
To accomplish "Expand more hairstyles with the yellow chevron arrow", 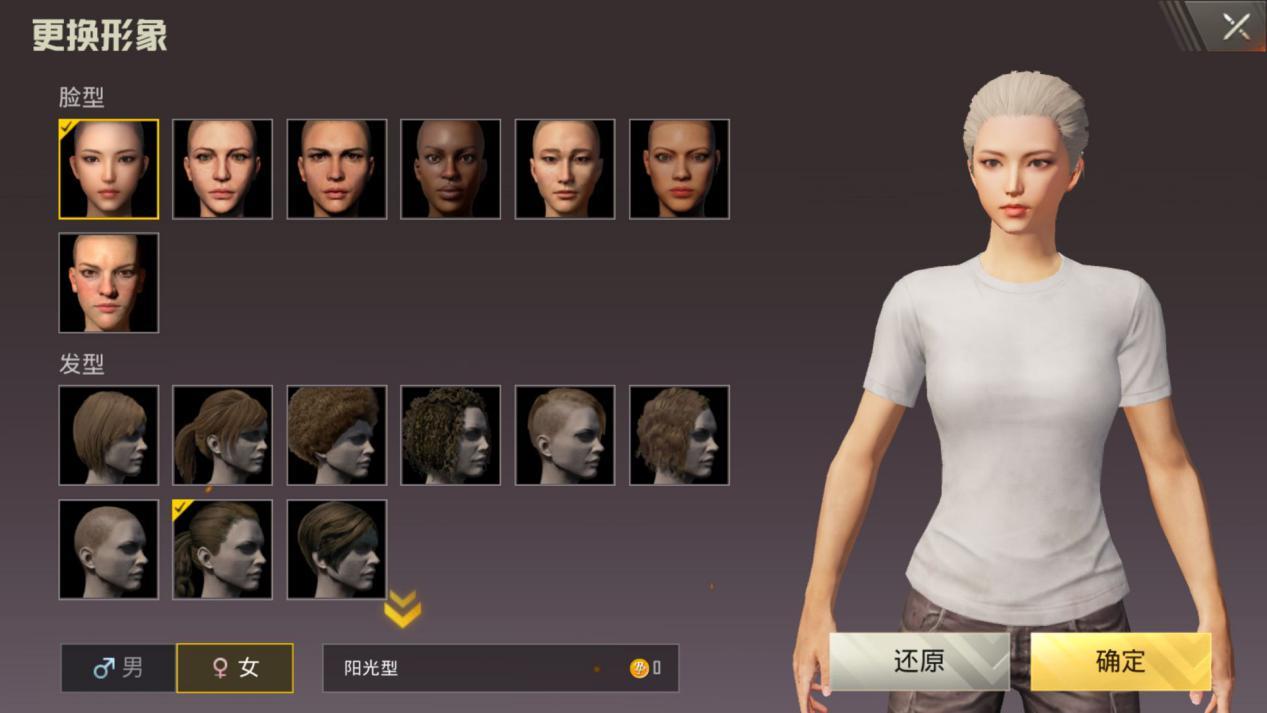I will point(402,609).
